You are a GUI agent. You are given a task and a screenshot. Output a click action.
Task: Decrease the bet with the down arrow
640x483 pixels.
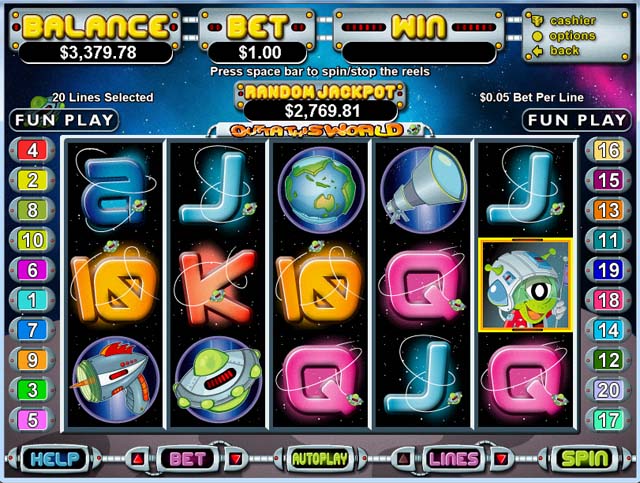pyautogui.click(x=235, y=459)
